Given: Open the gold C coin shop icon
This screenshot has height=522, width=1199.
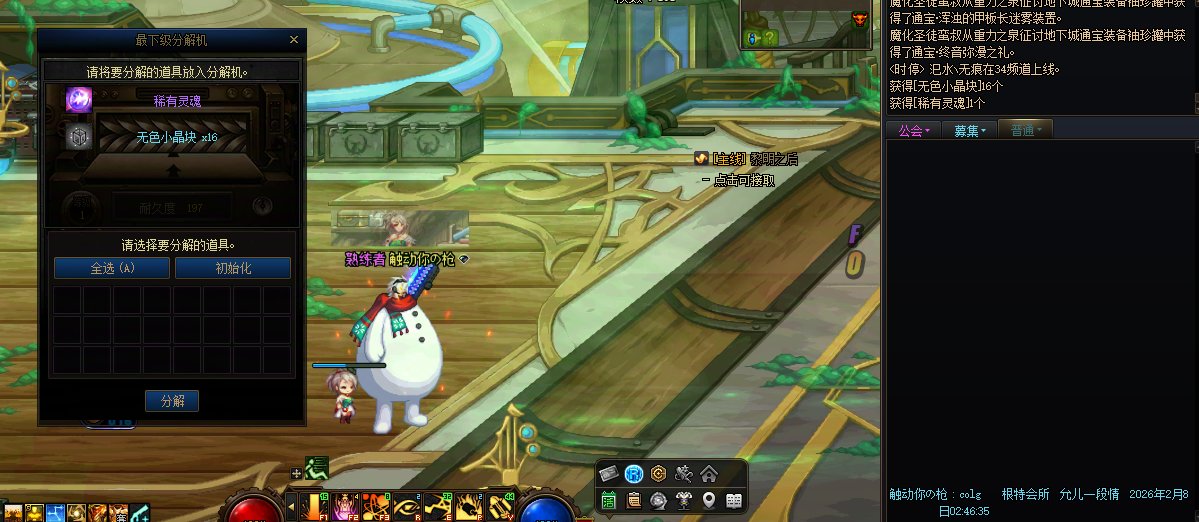Looking at the screenshot, I should coord(659,474).
